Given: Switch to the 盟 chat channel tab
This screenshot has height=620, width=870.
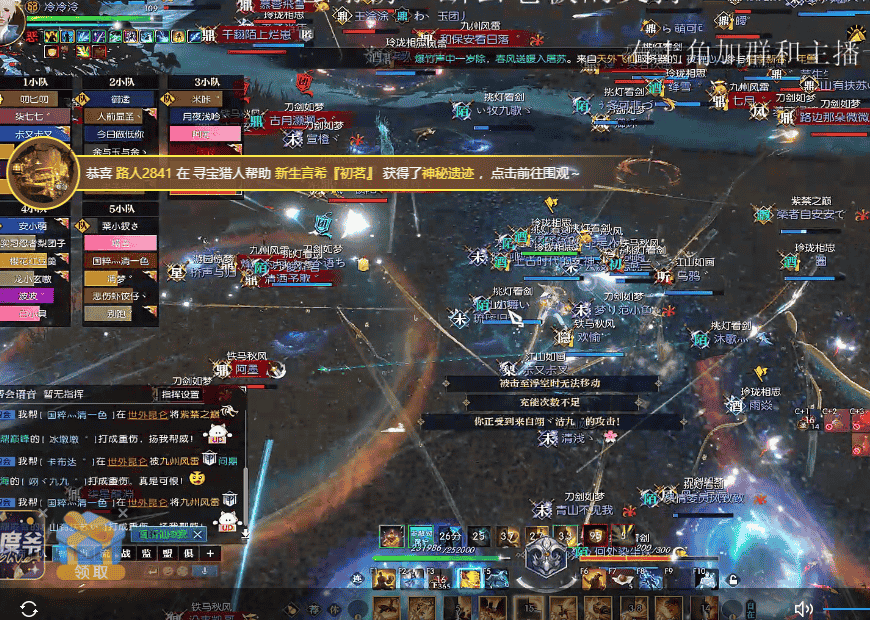Looking at the screenshot, I should pos(168,552).
